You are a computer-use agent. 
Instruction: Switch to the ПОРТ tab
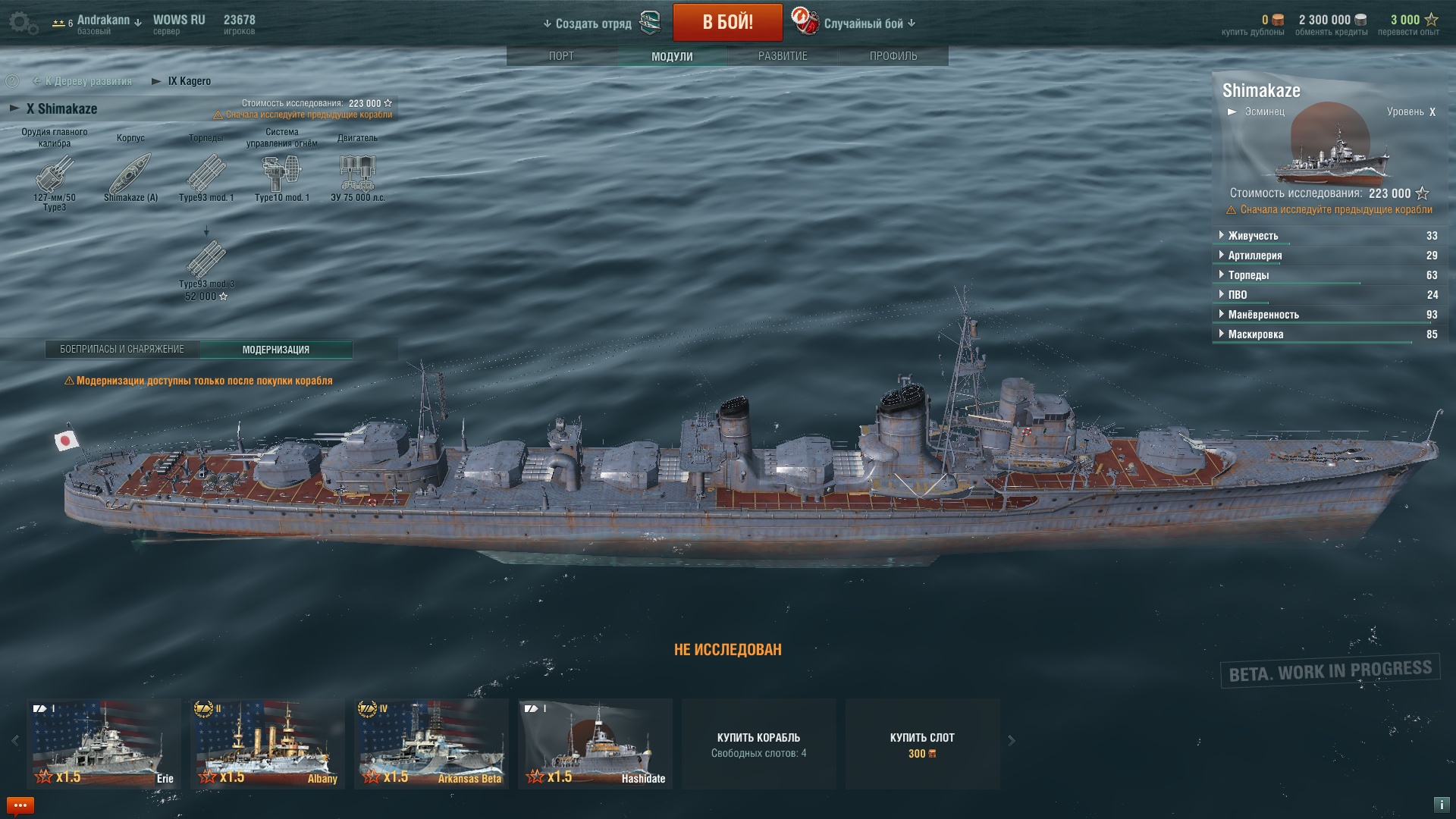[x=561, y=56]
